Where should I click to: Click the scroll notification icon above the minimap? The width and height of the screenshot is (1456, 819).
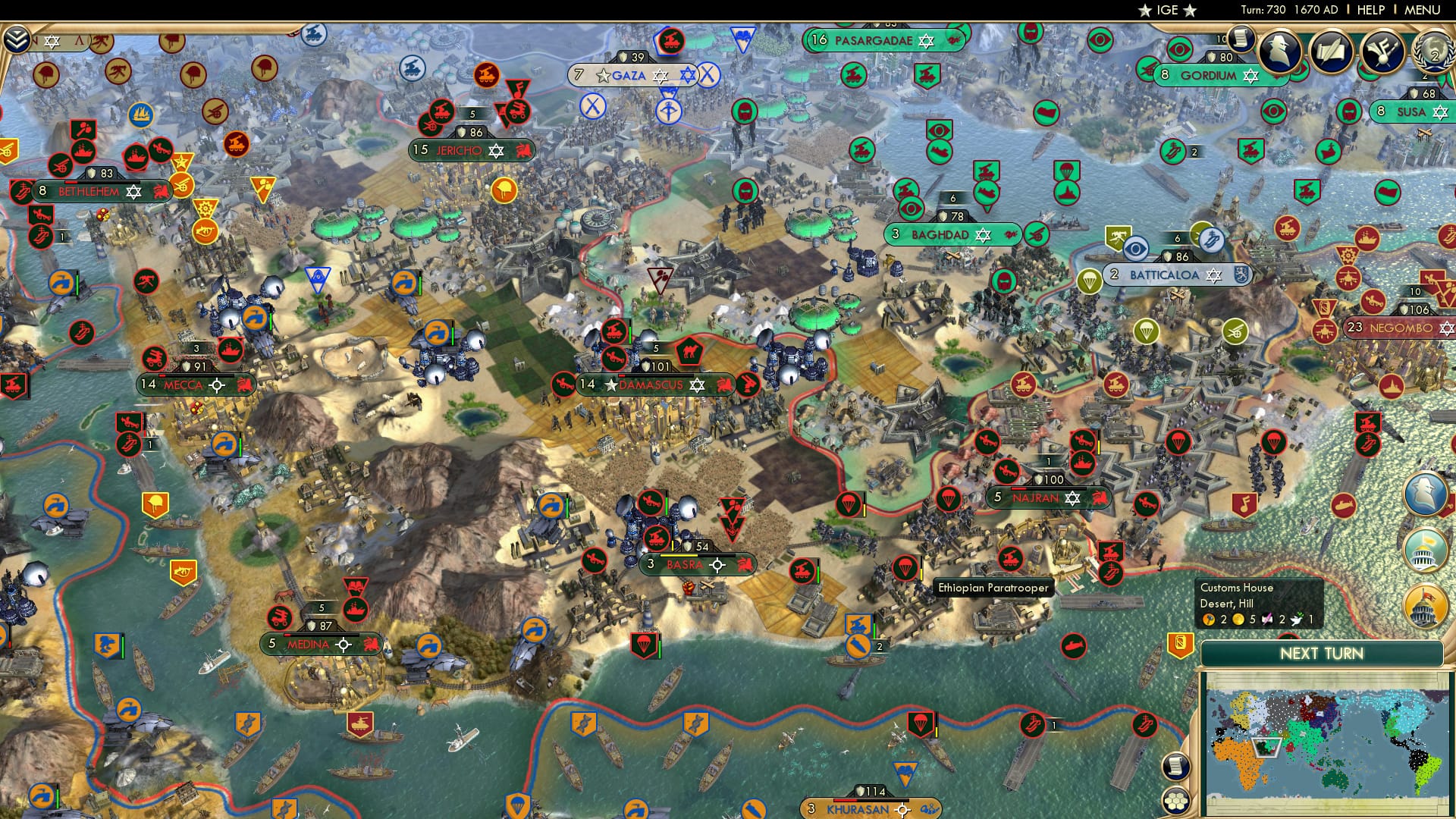pyautogui.click(x=1176, y=766)
